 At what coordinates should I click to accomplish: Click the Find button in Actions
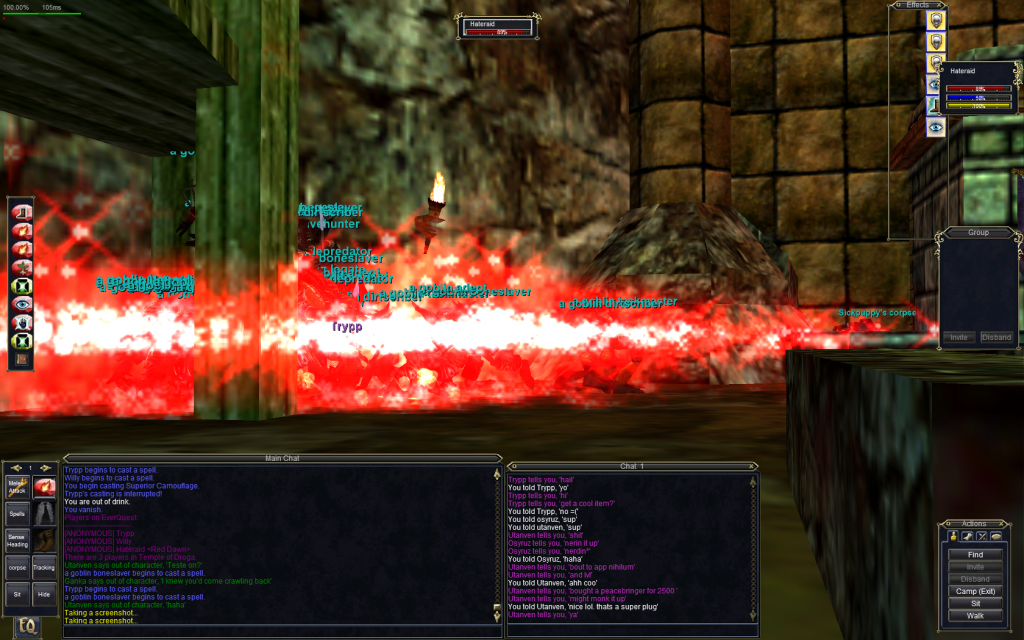pyautogui.click(x=975, y=554)
